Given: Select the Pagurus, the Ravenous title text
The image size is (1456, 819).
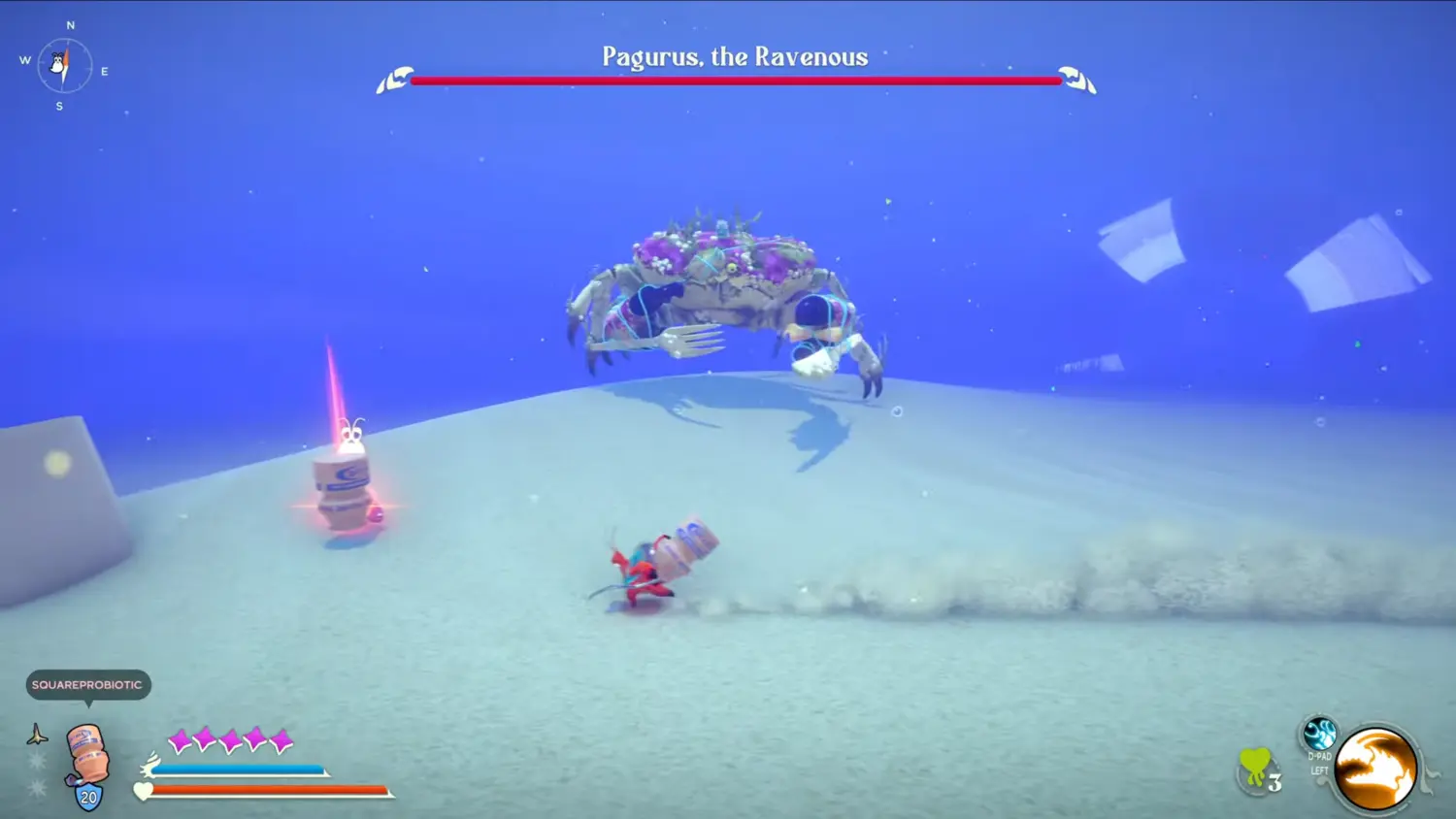Looking at the screenshot, I should 734,57.
